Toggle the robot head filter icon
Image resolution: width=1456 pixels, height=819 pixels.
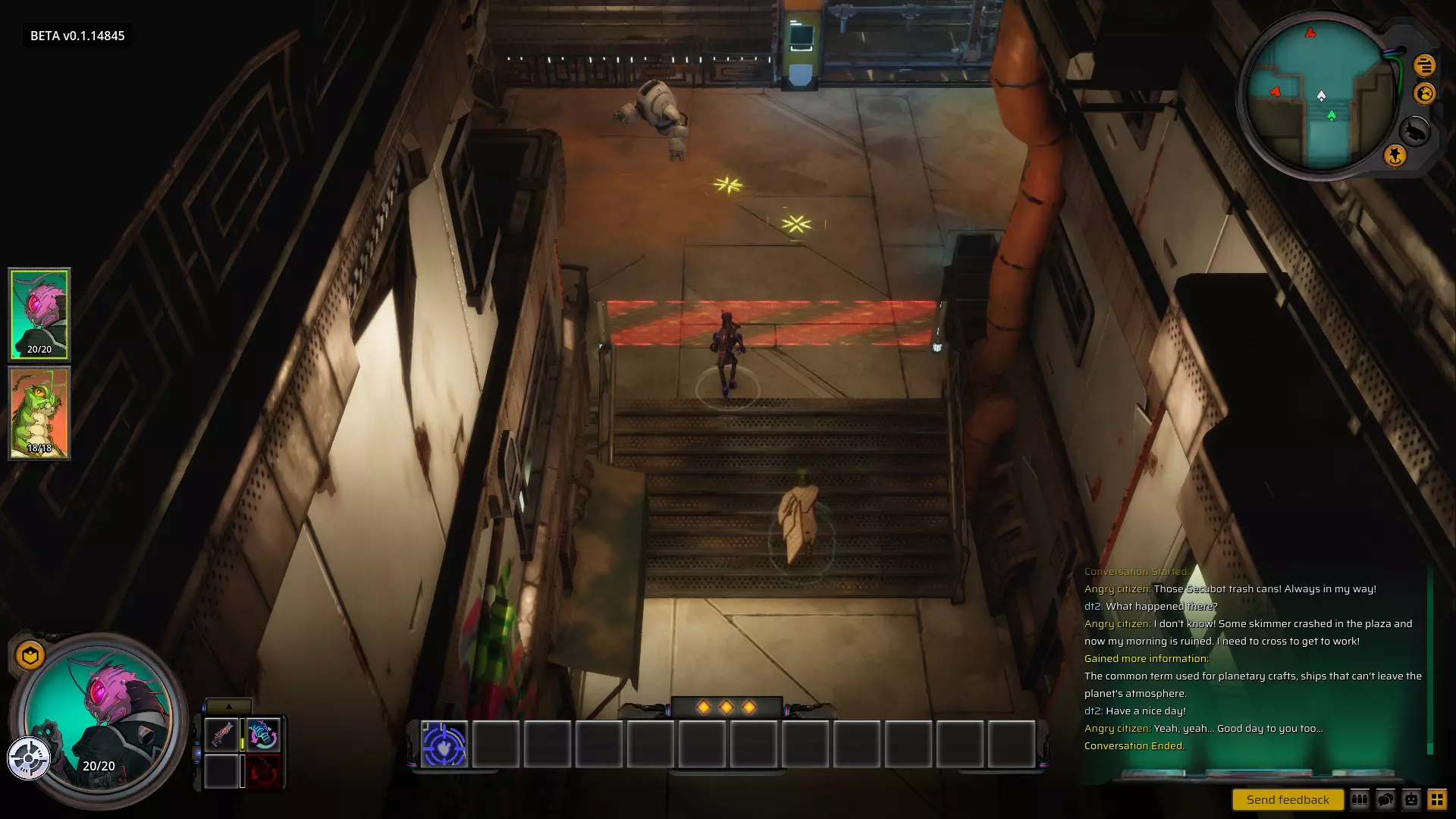(1411, 799)
